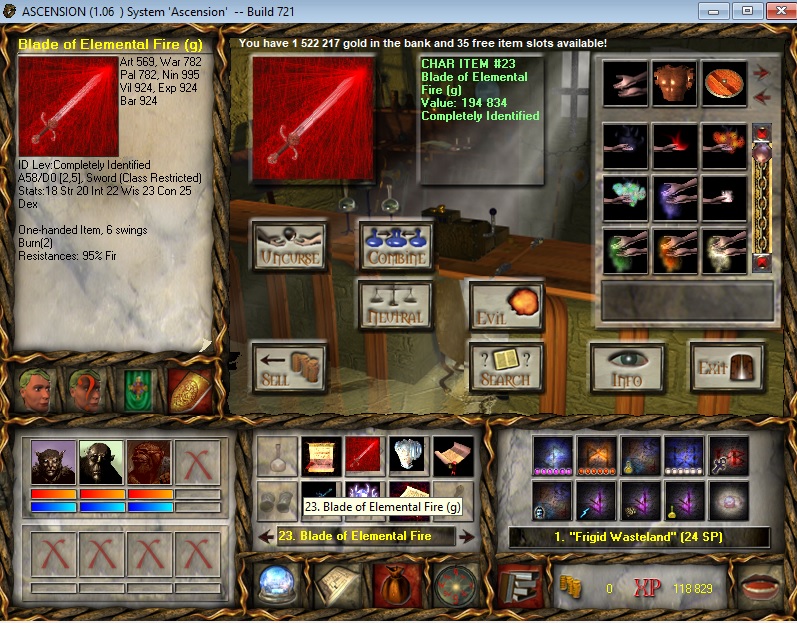This screenshot has width=797, height=623.
Task: Open the crystal ball icon
Action: point(272,584)
